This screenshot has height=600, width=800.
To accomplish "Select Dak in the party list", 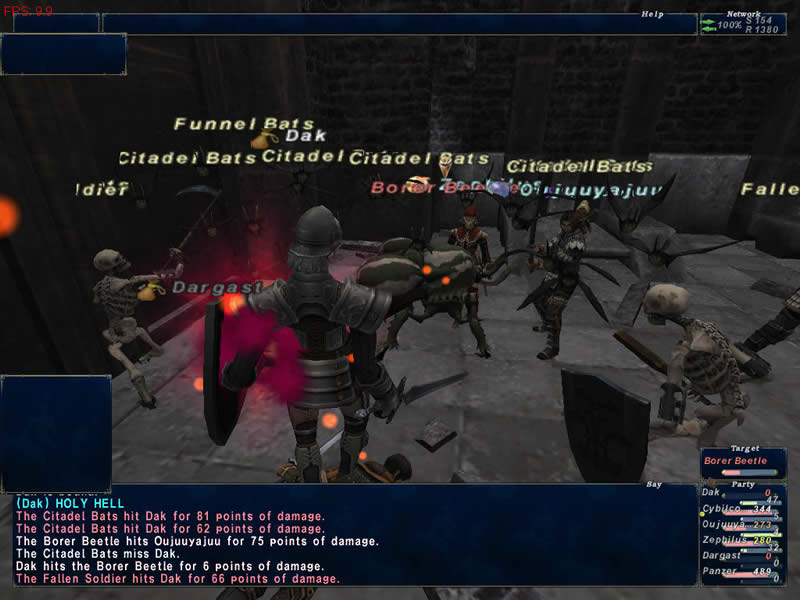I will [x=742, y=492].
